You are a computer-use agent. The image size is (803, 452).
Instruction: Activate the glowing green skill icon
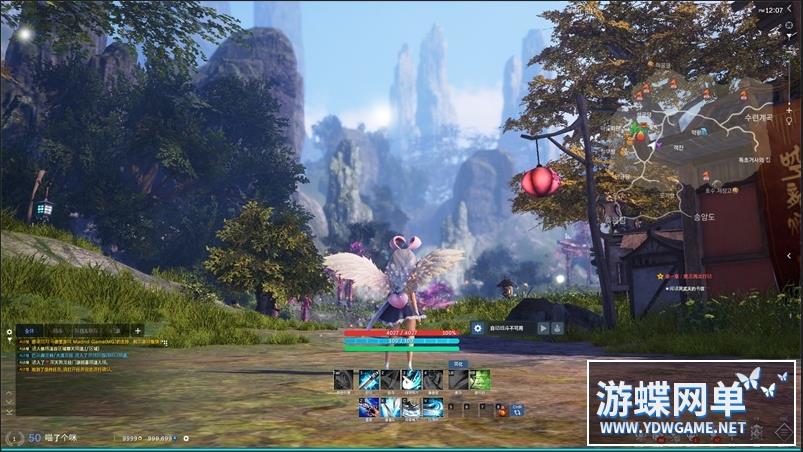pos(480,380)
